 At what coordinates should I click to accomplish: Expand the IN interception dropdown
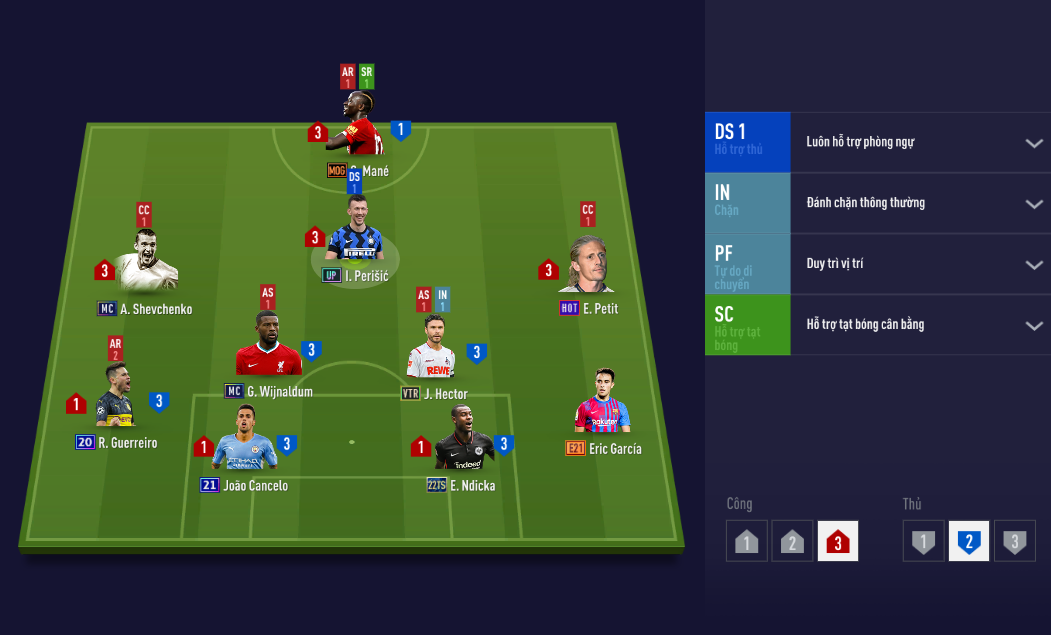pyautogui.click(x=1034, y=204)
